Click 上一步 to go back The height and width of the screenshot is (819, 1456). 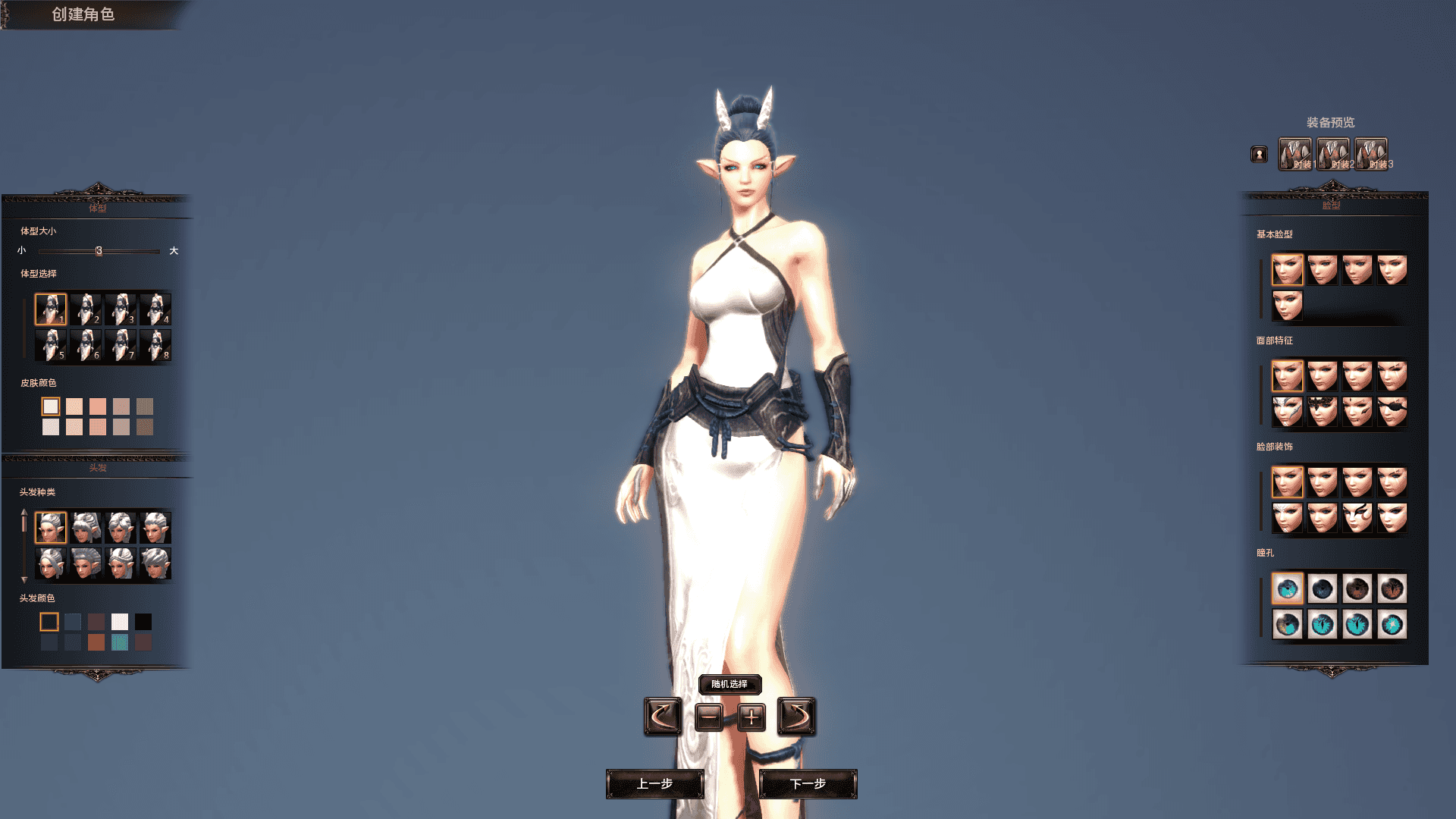click(655, 785)
